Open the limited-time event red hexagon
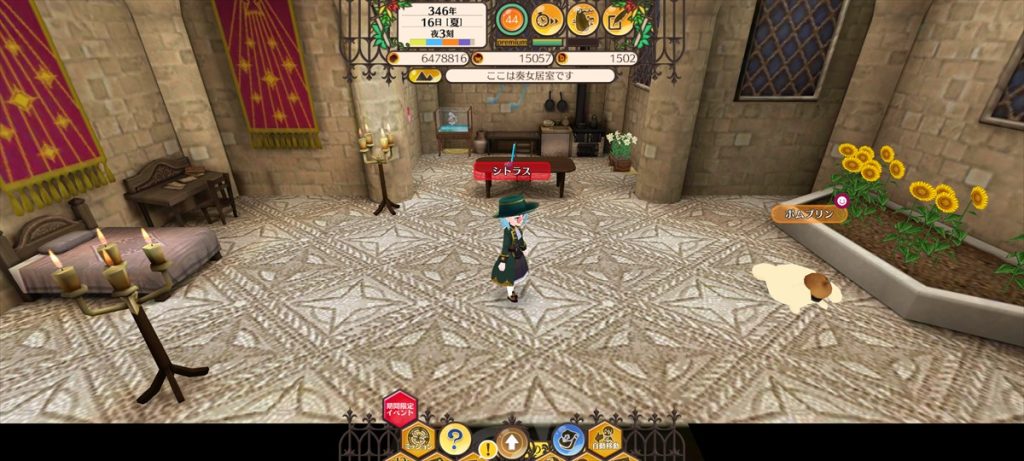Viewport: 1024px width, 461px height. point(399,409)
